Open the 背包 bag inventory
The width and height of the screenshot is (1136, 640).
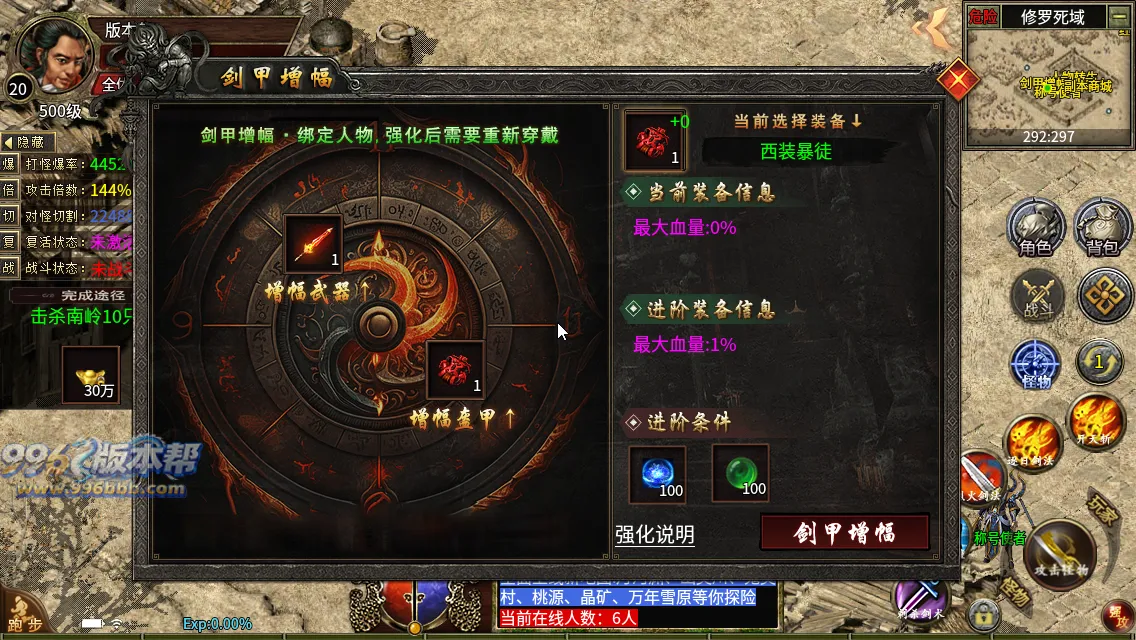tap(1102, 226)
